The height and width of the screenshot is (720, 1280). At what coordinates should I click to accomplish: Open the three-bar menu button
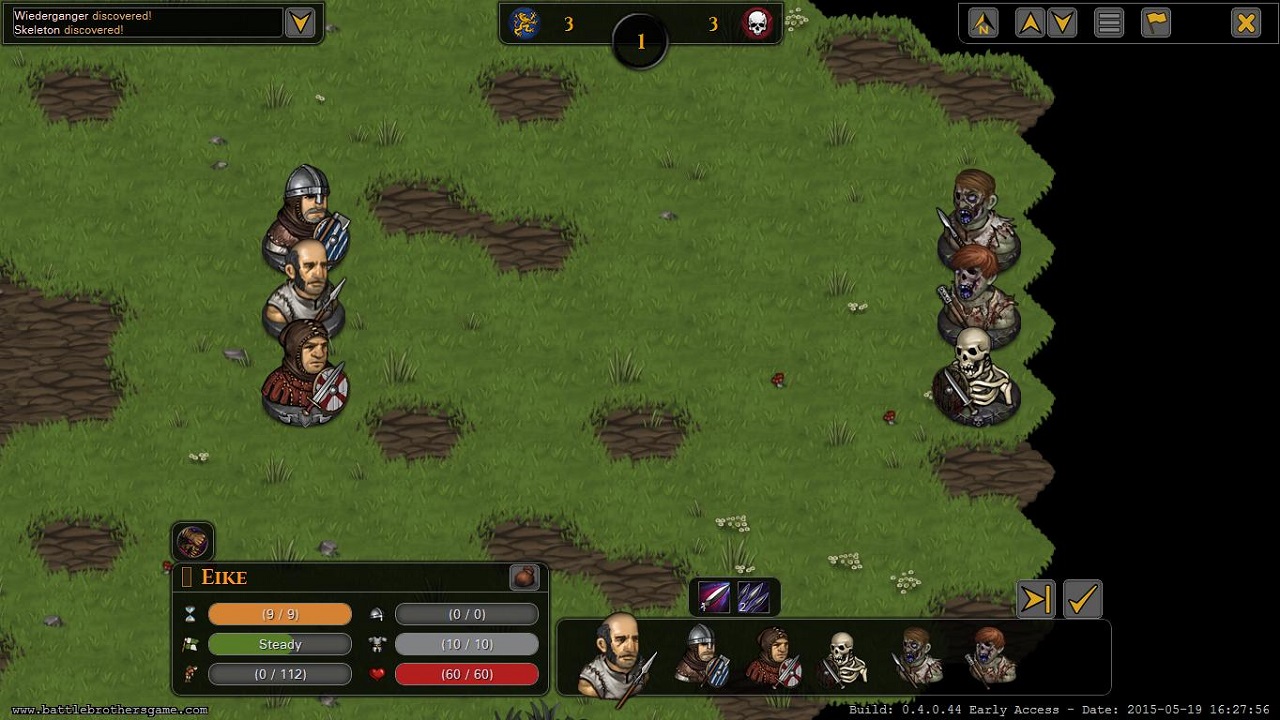pyautogui.click(x=1109, y=22)
